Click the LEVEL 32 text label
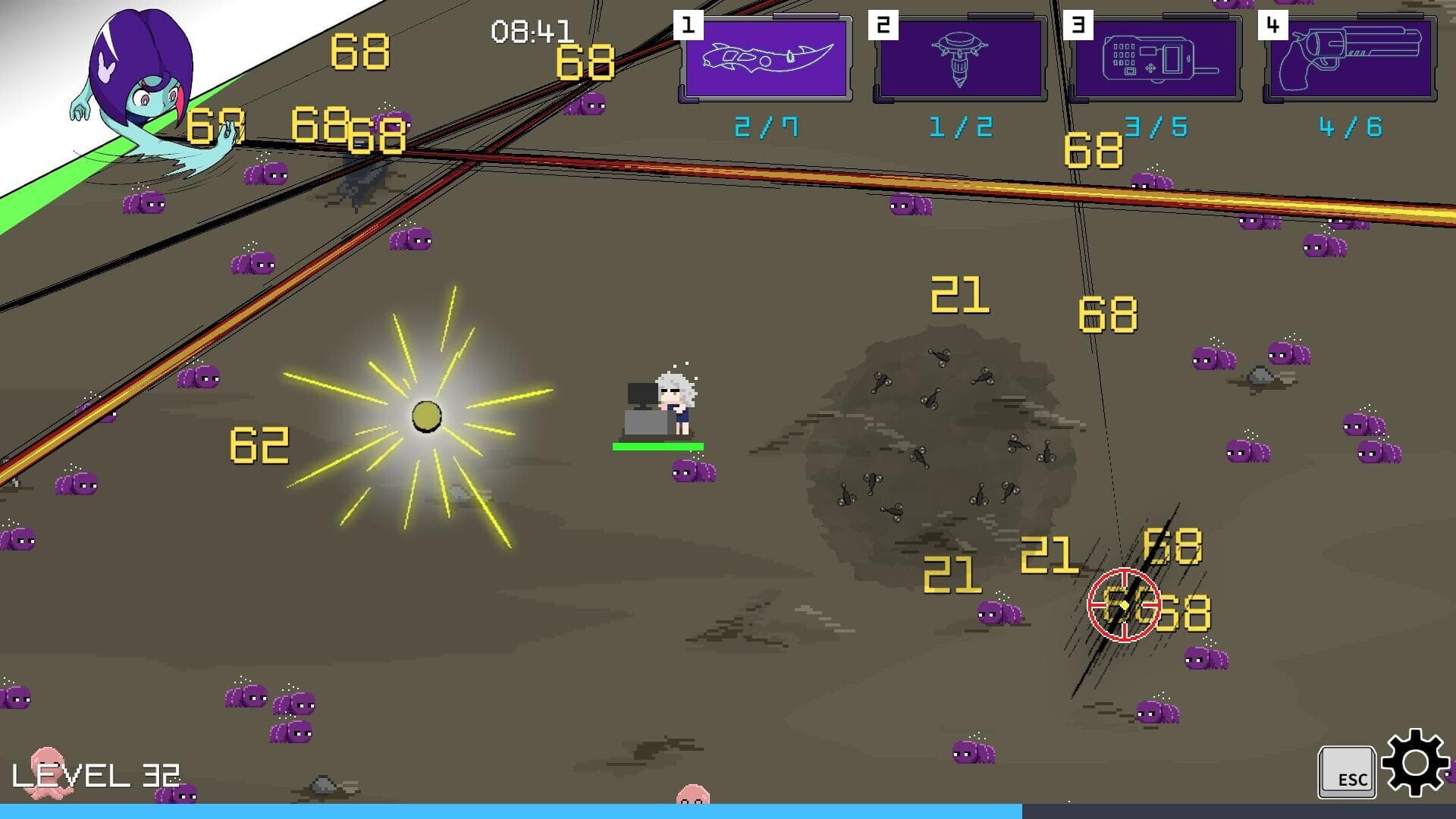The height and width of the screenshot is (819, 1456). [99, 775]
